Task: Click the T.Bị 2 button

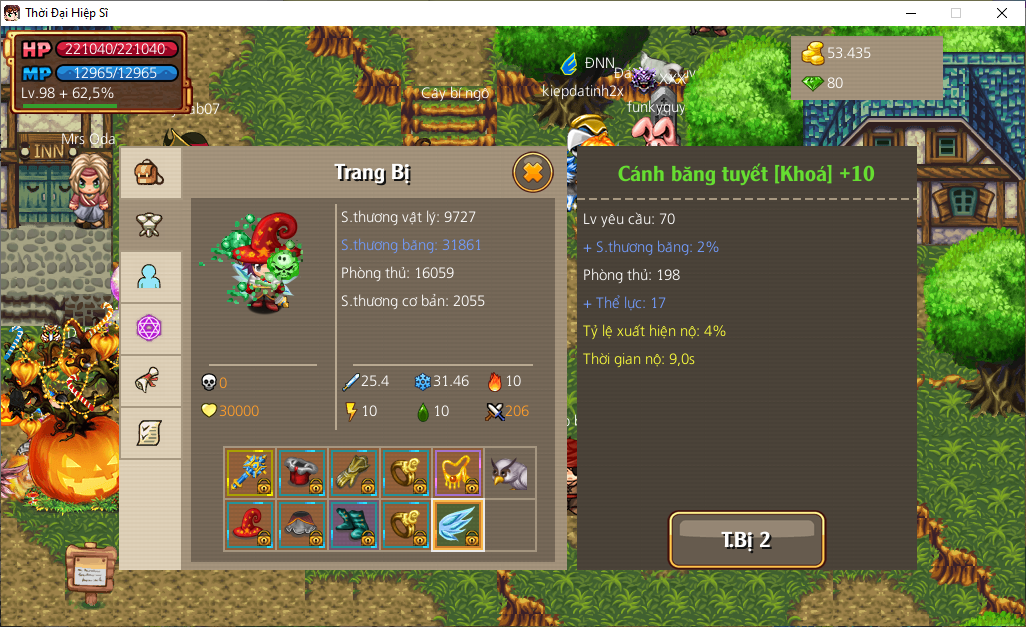Action: coord(746,540)
